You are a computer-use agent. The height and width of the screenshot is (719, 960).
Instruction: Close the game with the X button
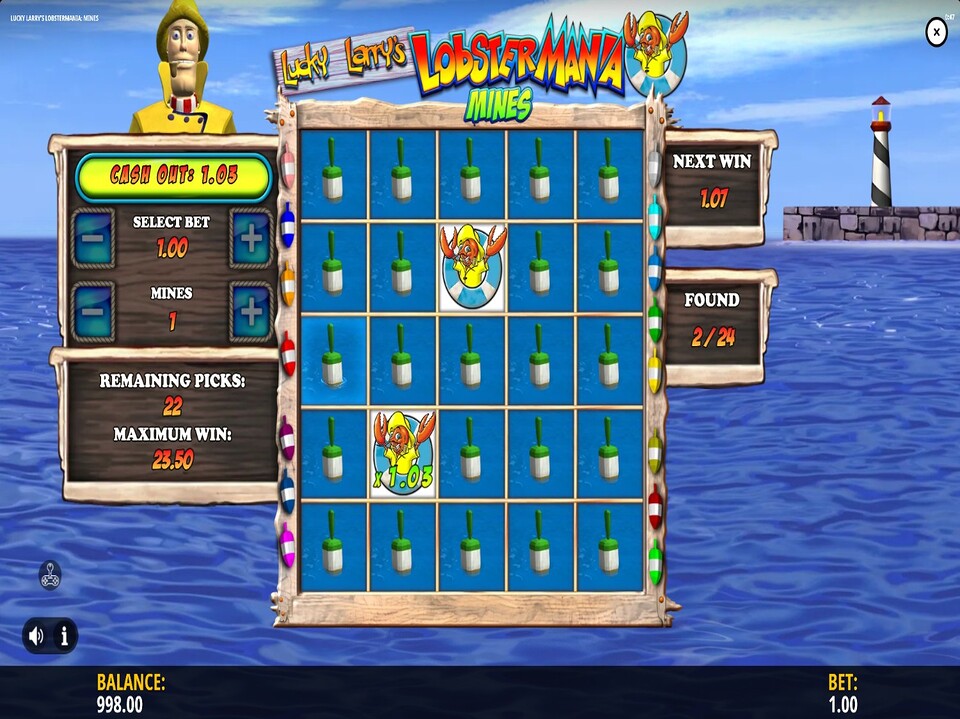(x=936, y=33)
